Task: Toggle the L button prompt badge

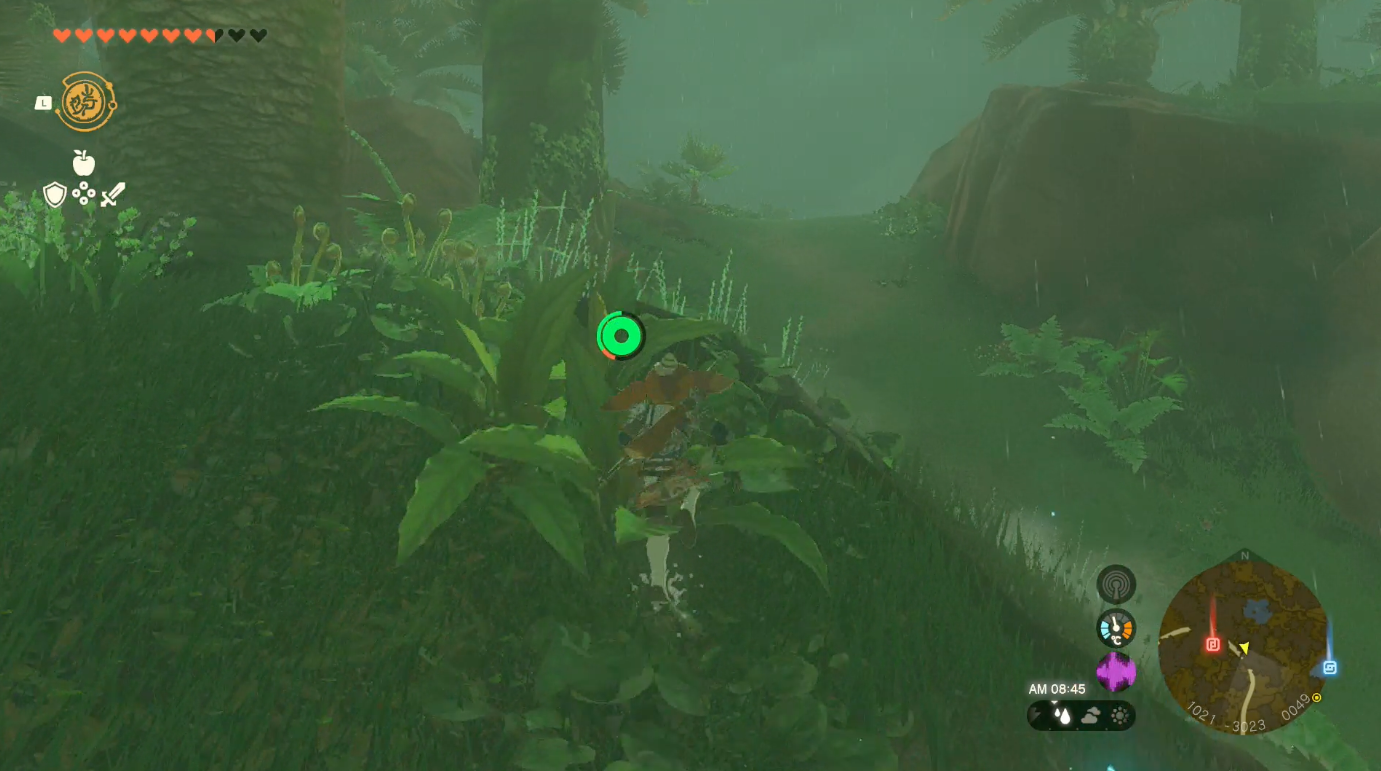Action: (x=41, y=101)
